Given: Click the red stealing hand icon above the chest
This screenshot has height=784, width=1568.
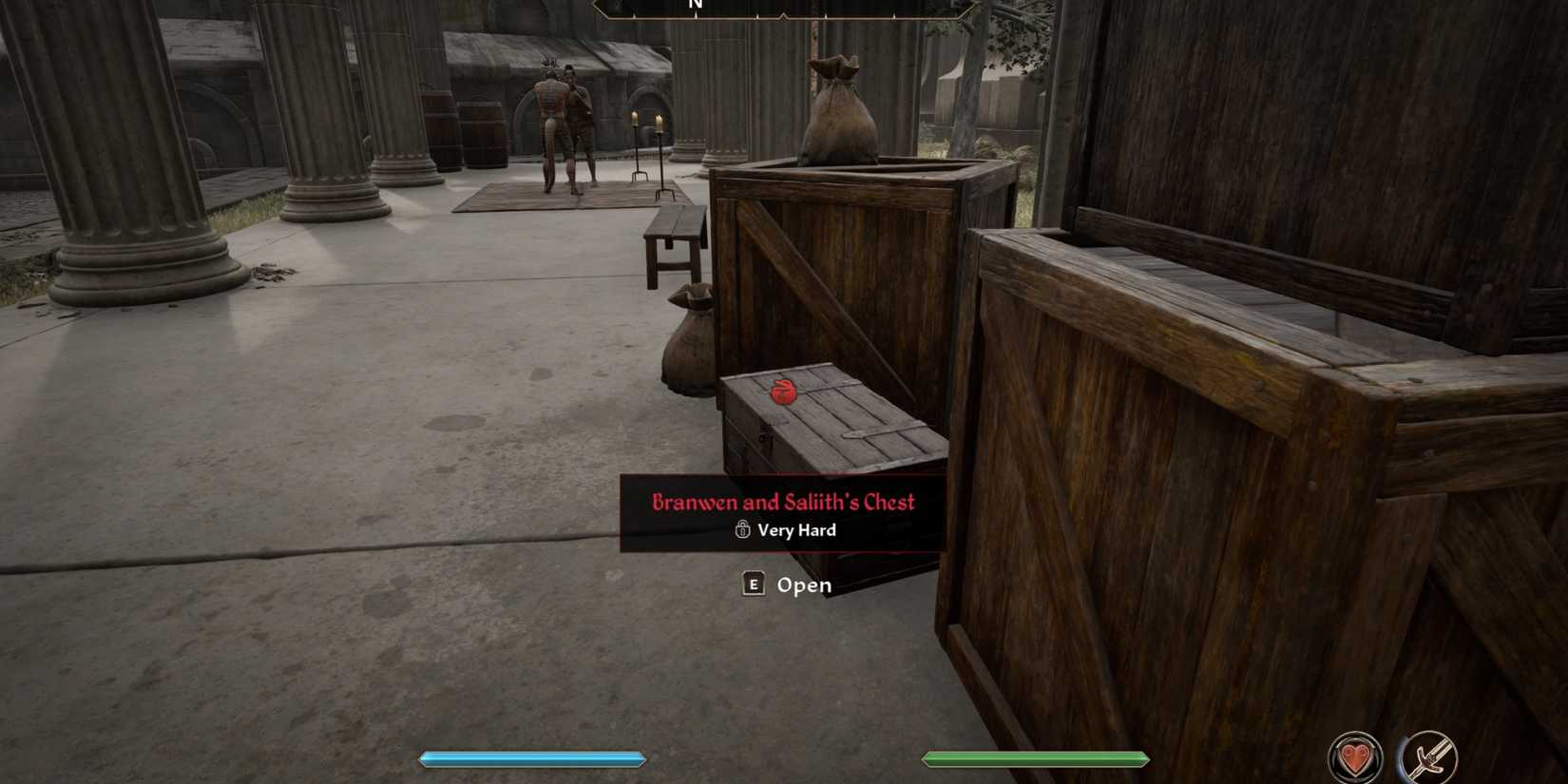Looking at the screenshot, I should pos(782,392).
